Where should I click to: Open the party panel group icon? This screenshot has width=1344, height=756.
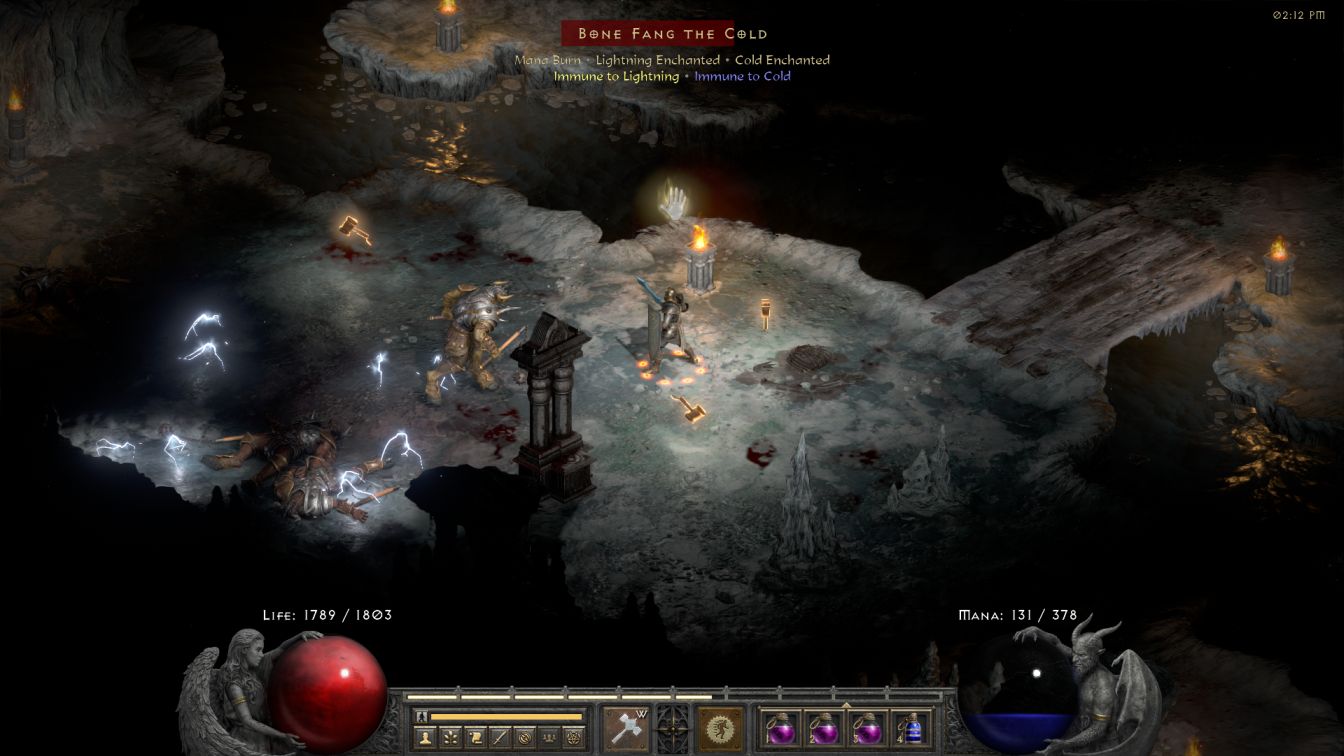(x=548, y=738)
